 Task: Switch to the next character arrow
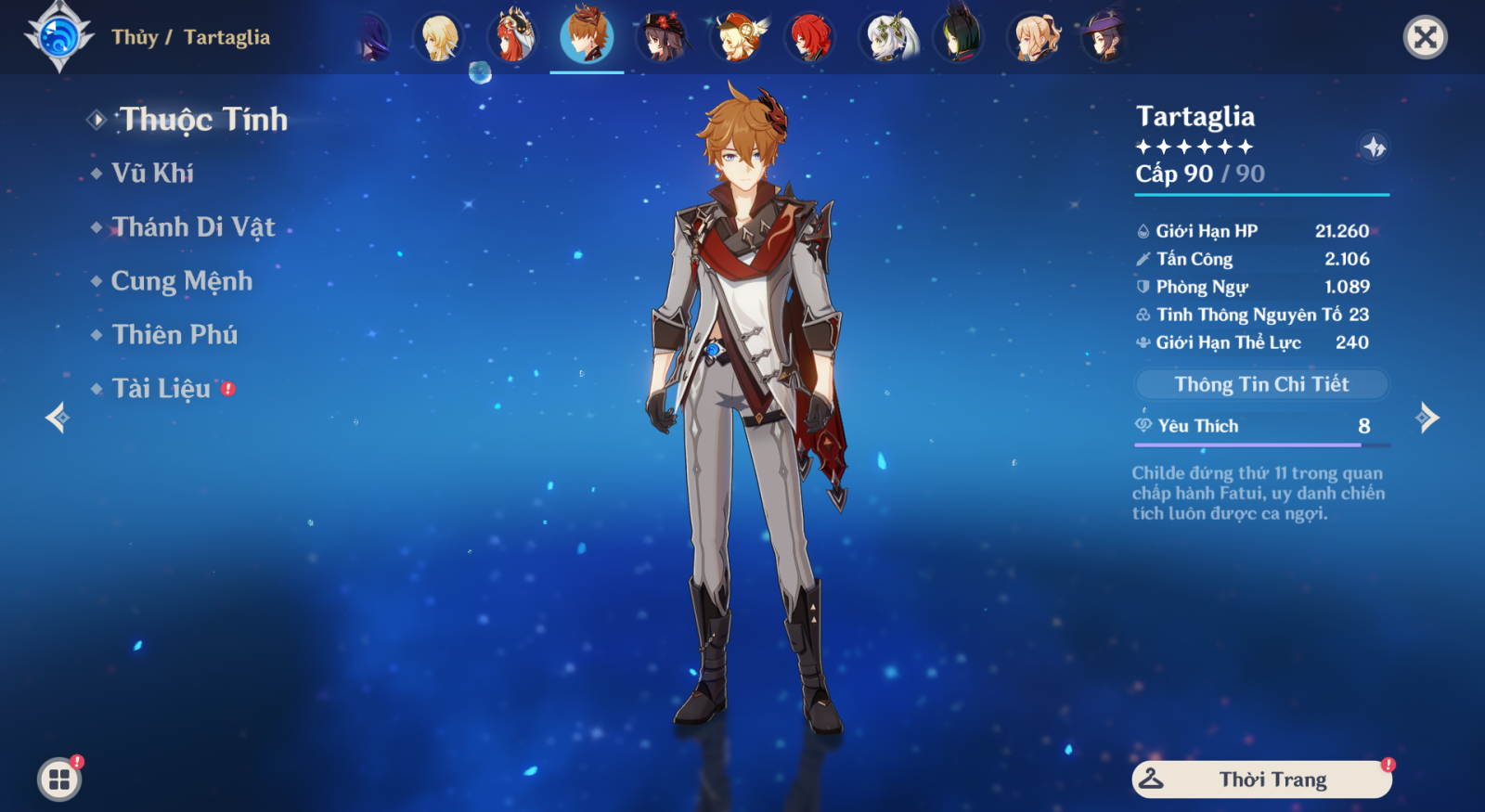tap(1427, 418)
